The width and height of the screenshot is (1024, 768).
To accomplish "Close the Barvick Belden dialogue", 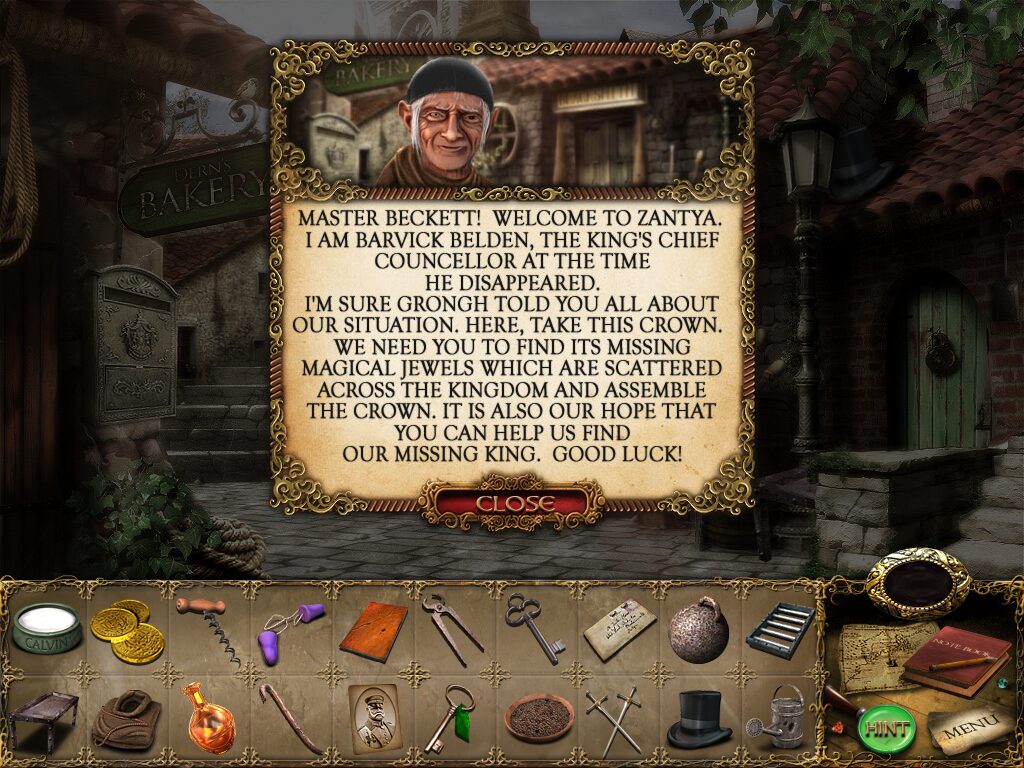I will [514, 502].
